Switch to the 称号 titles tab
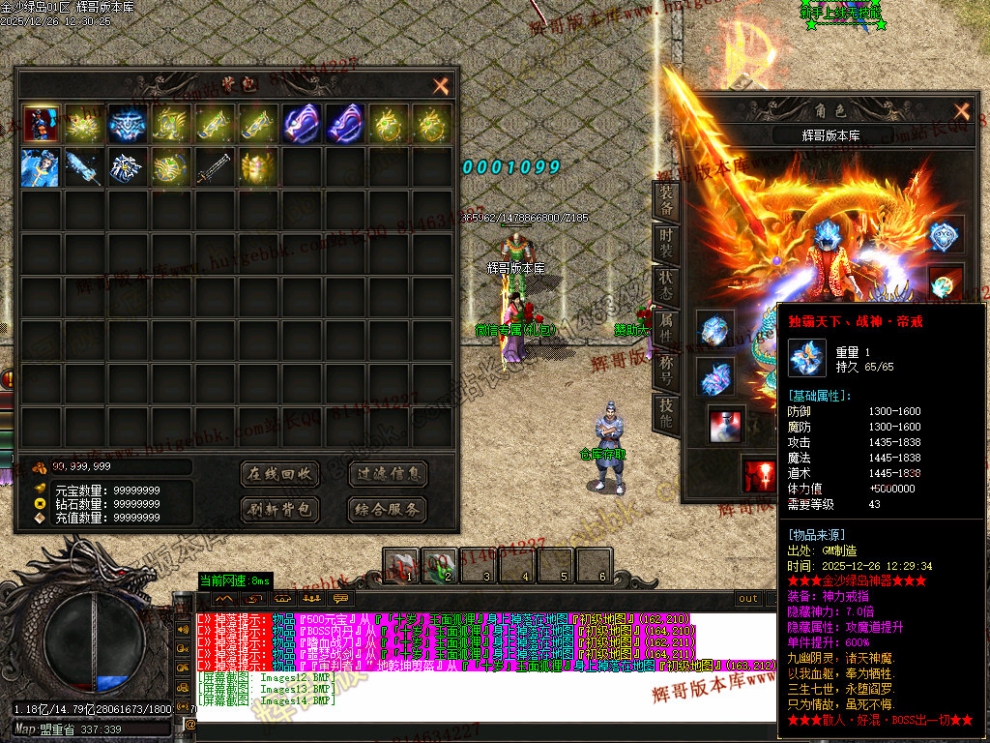The width and height of the screenshot is (990, 743). coord(666,368)
